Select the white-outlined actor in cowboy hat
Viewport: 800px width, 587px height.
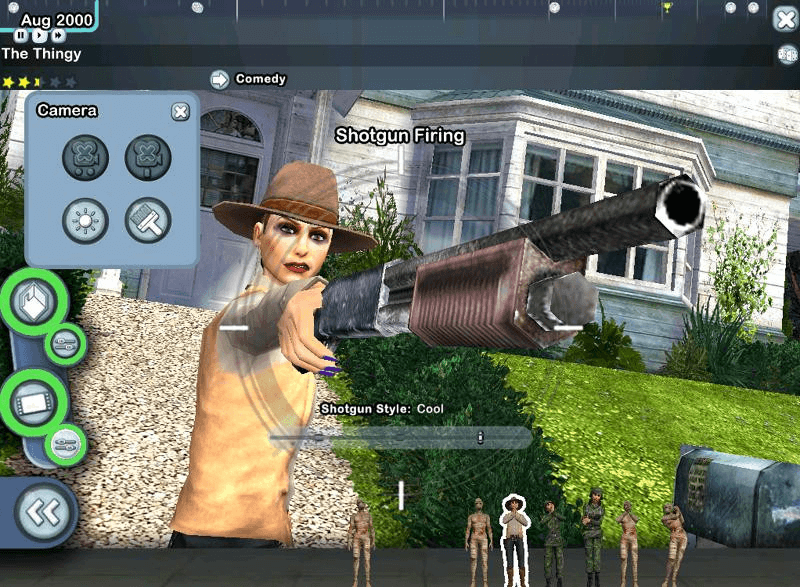tap(514, 535)
